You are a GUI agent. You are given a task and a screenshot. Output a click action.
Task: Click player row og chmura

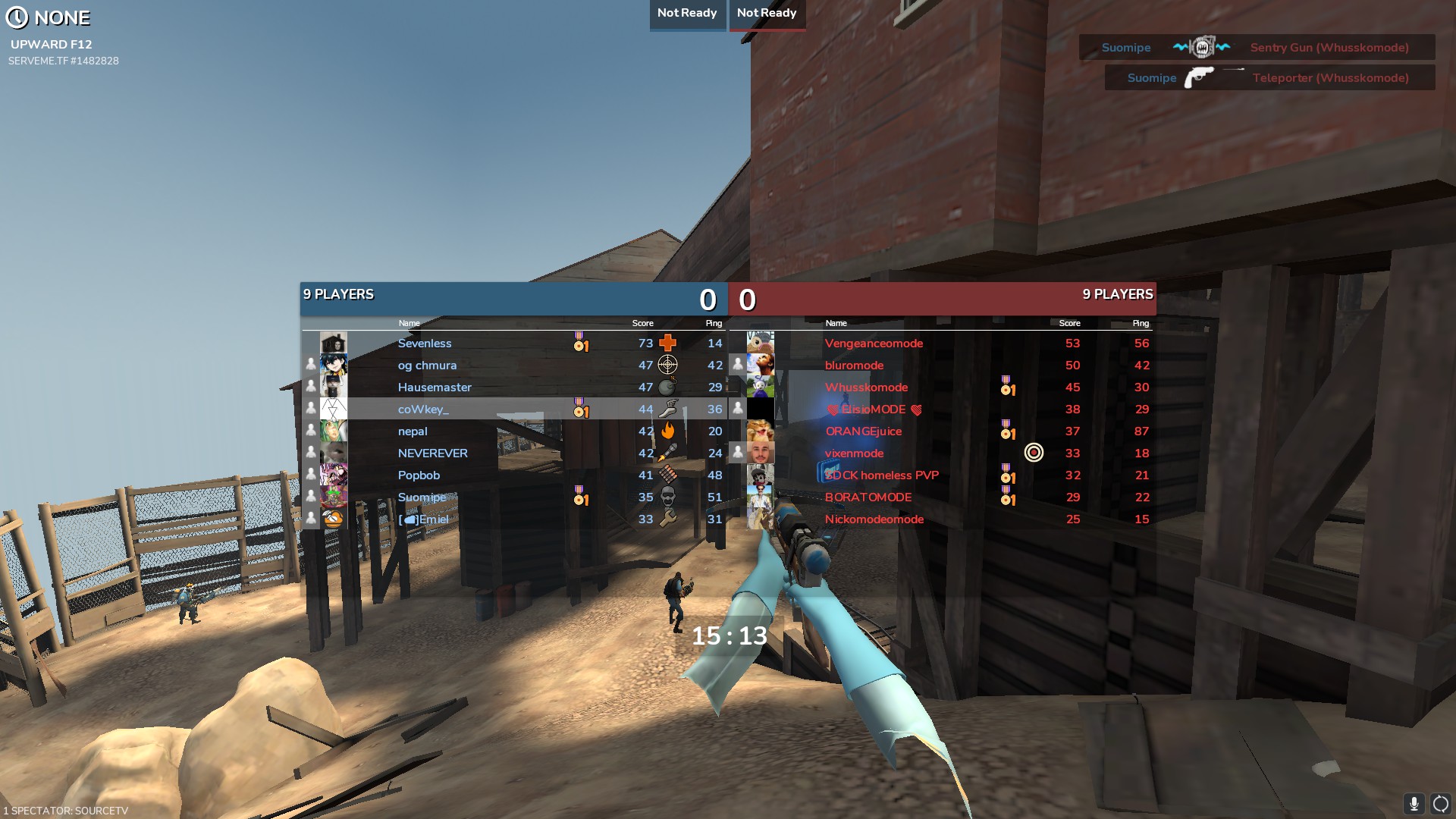pos(427,366)
